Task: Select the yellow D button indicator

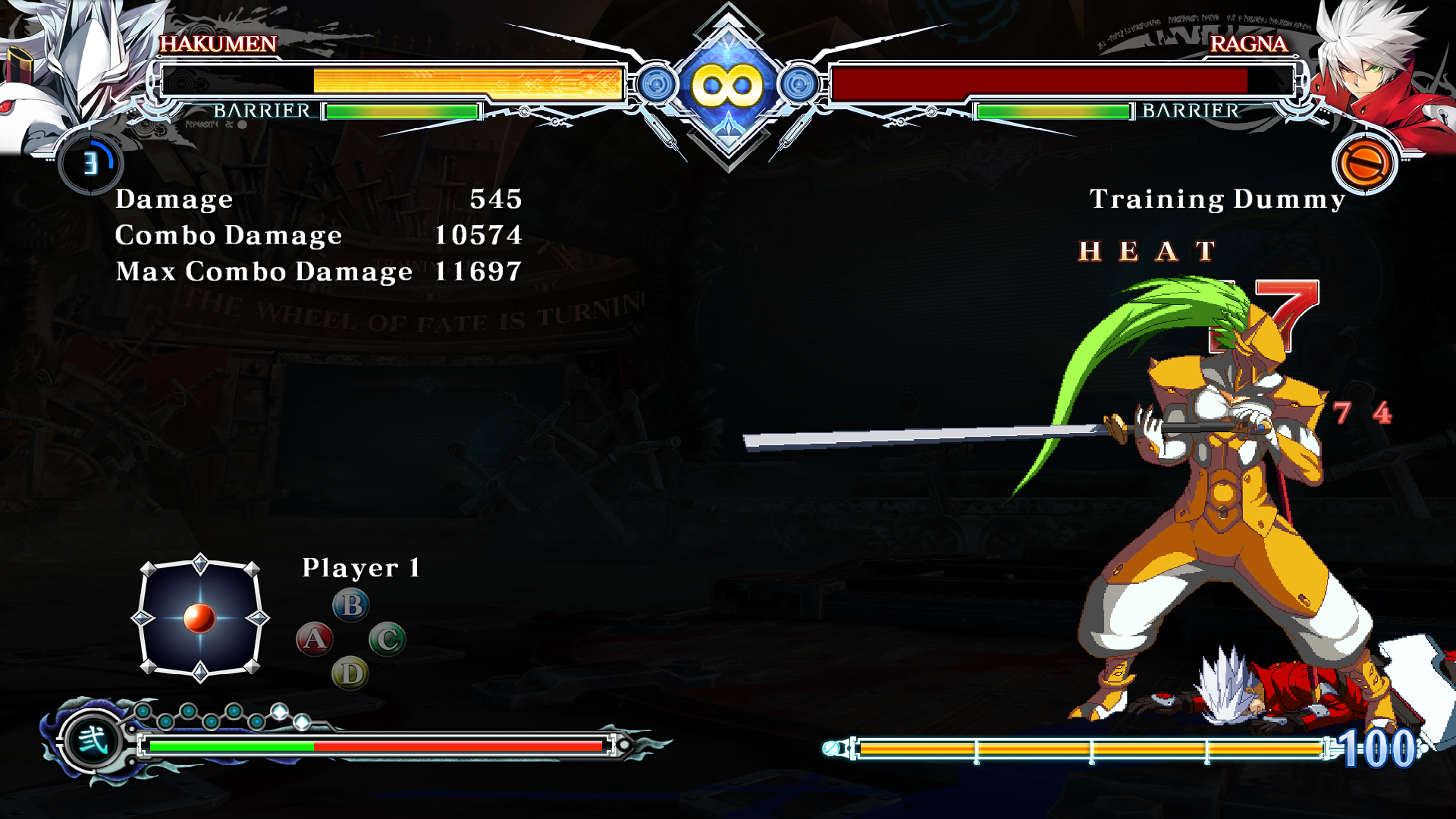Action: (350, 673)
